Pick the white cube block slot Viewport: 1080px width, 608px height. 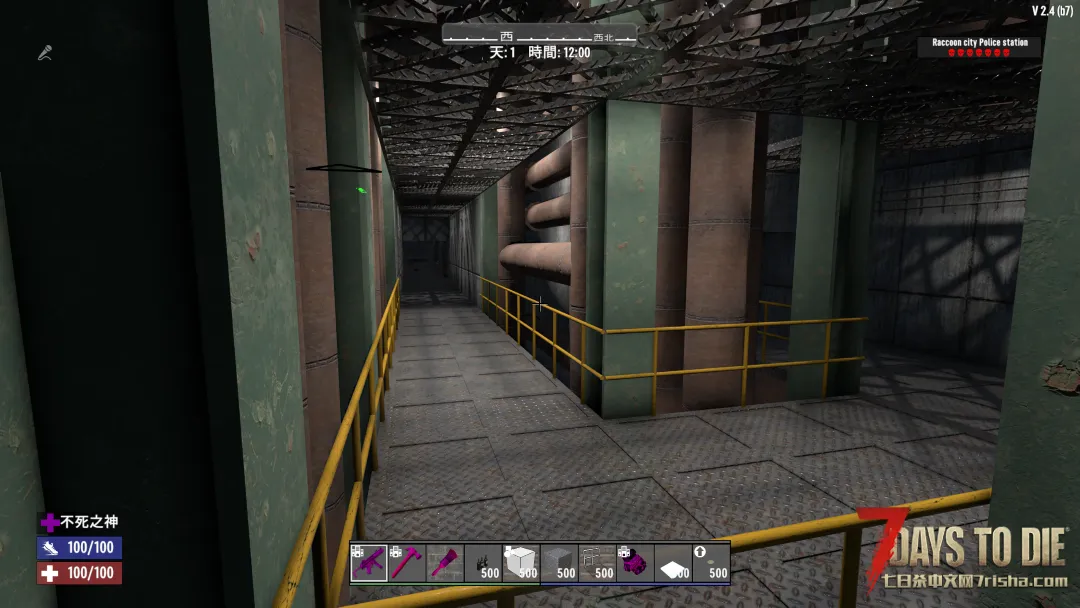tap(521, 562)
